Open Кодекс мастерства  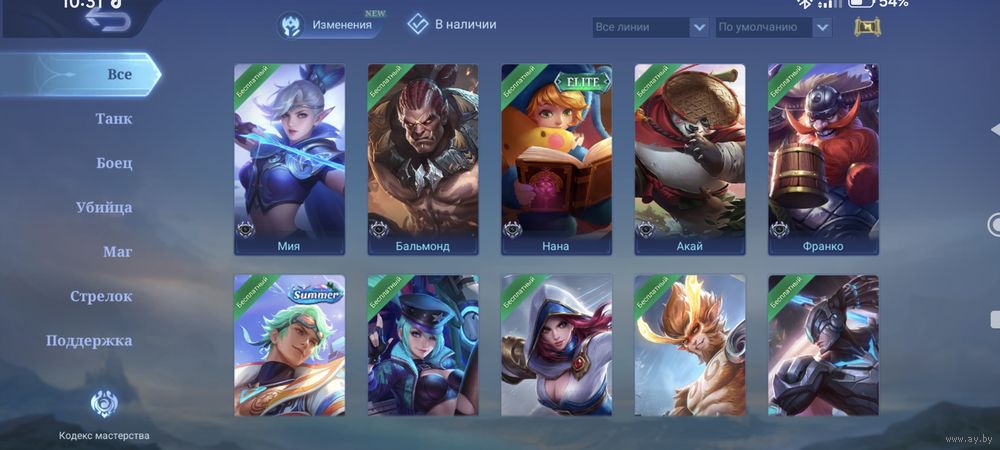[104, 415]
